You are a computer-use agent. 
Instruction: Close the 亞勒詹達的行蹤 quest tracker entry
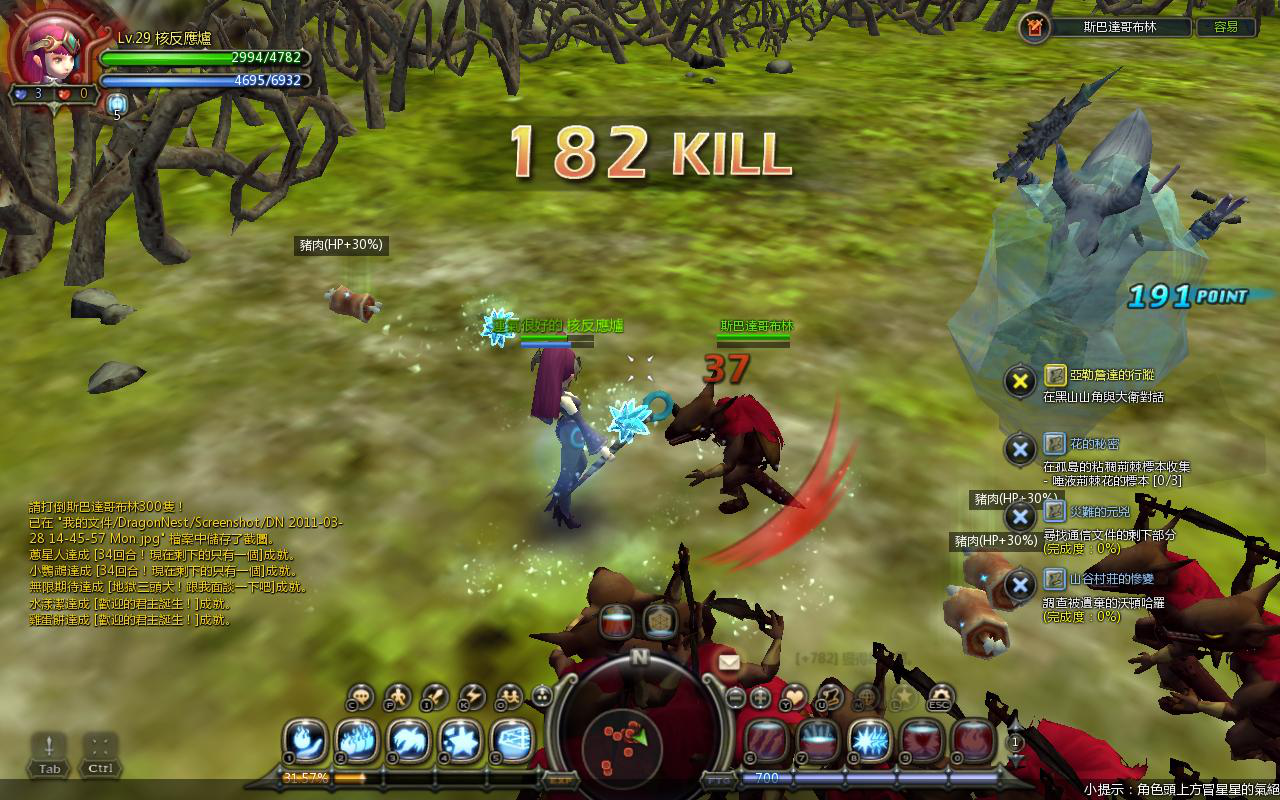pos(1019,381)
